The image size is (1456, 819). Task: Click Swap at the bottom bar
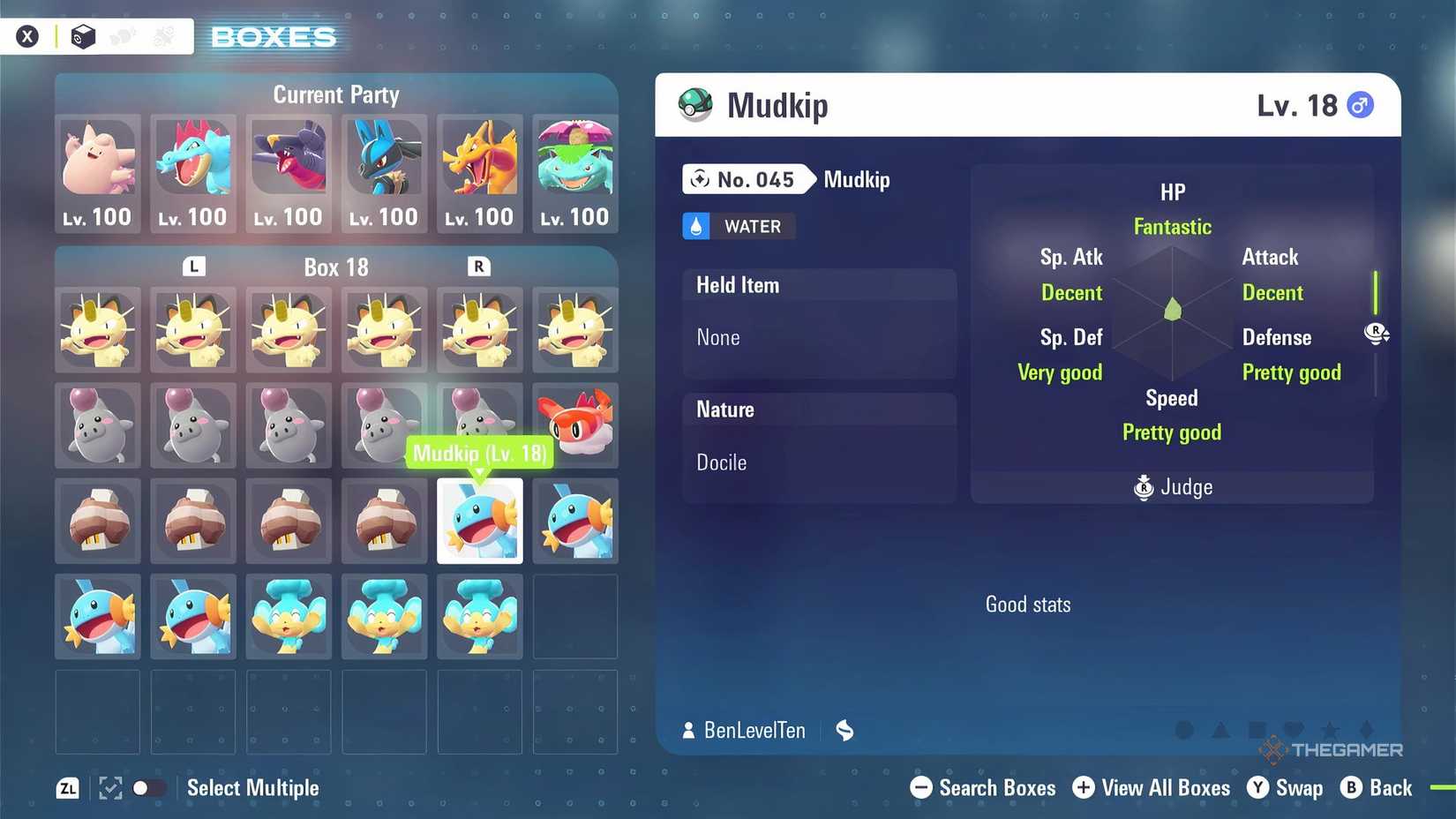coord(1286,788)
